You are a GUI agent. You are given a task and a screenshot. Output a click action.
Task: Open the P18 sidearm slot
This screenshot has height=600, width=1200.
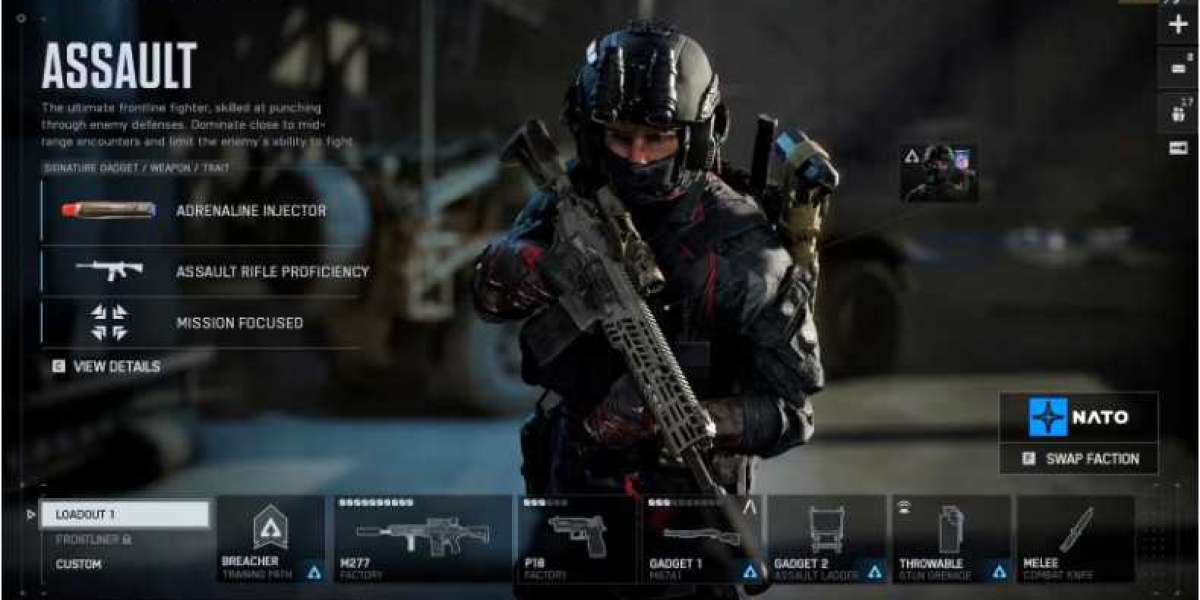pos(577,538)
